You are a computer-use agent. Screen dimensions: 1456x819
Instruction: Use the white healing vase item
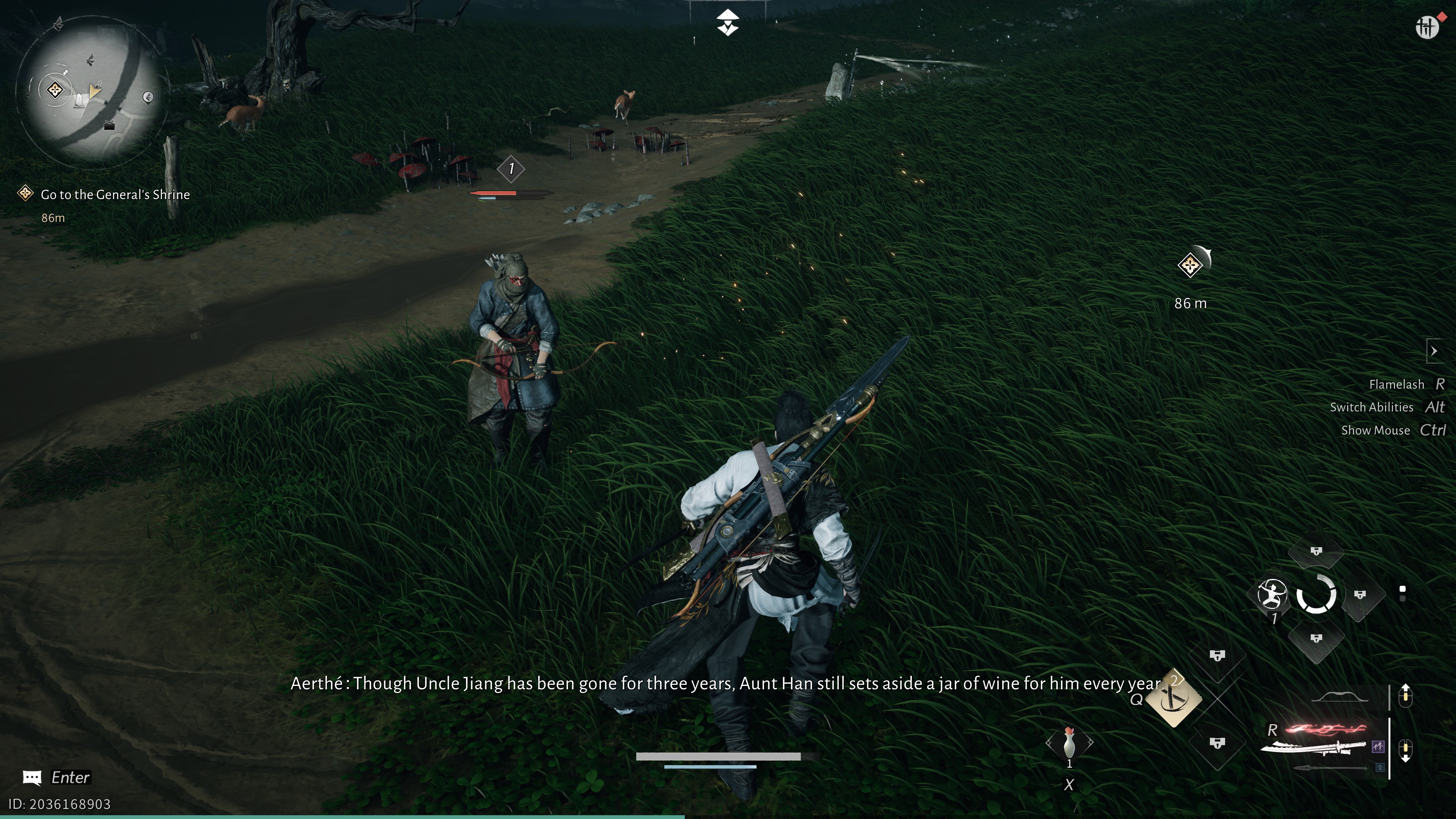[1069, 743]
